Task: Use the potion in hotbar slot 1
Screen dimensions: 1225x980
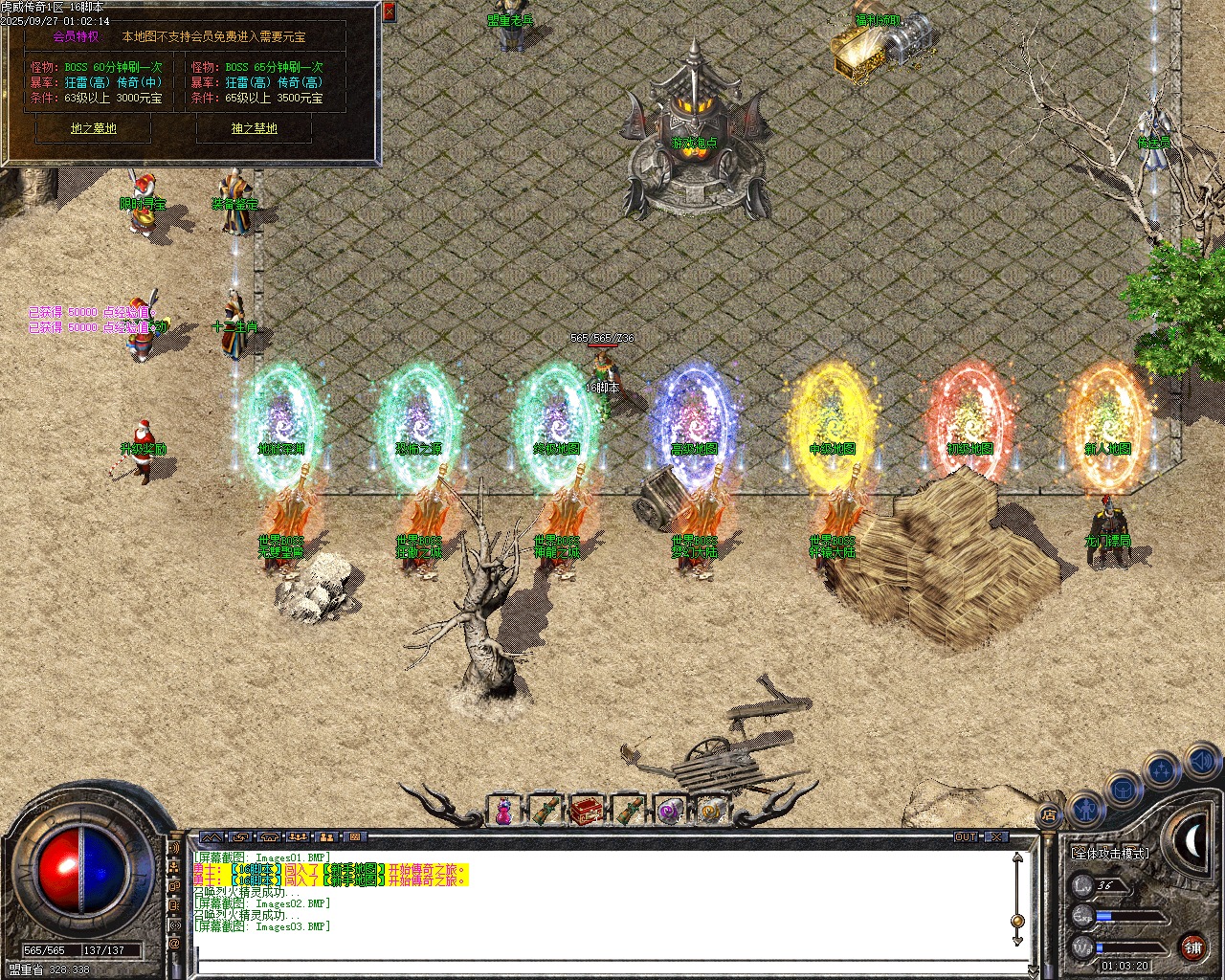Action: click(x=505, y=812)
